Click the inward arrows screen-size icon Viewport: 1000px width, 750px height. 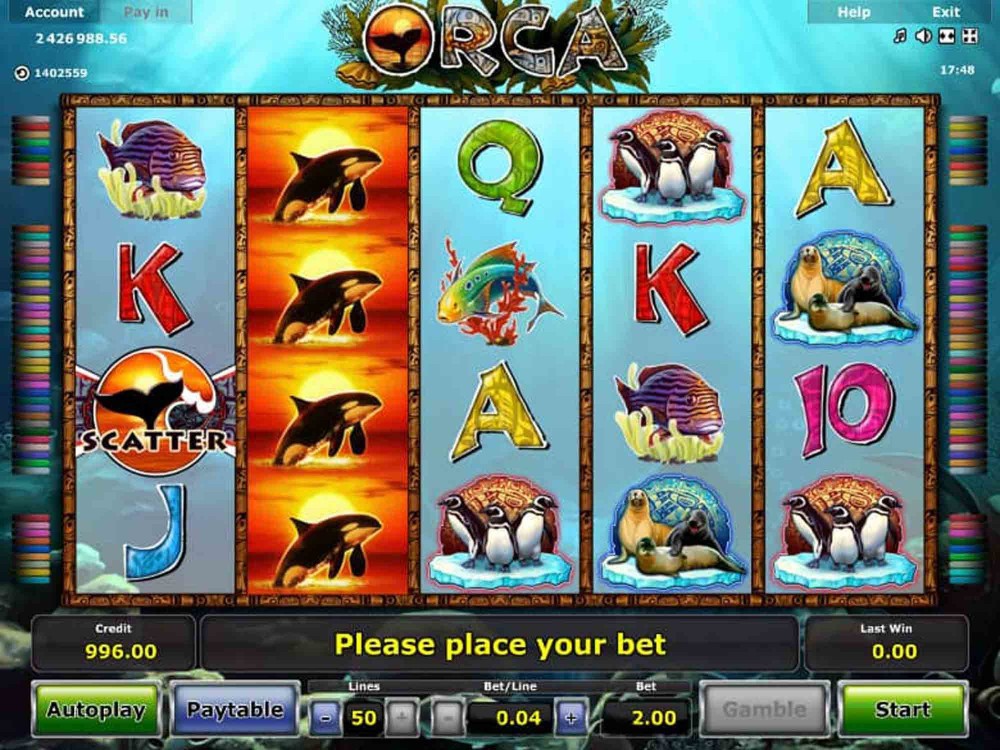pos(946,37)
